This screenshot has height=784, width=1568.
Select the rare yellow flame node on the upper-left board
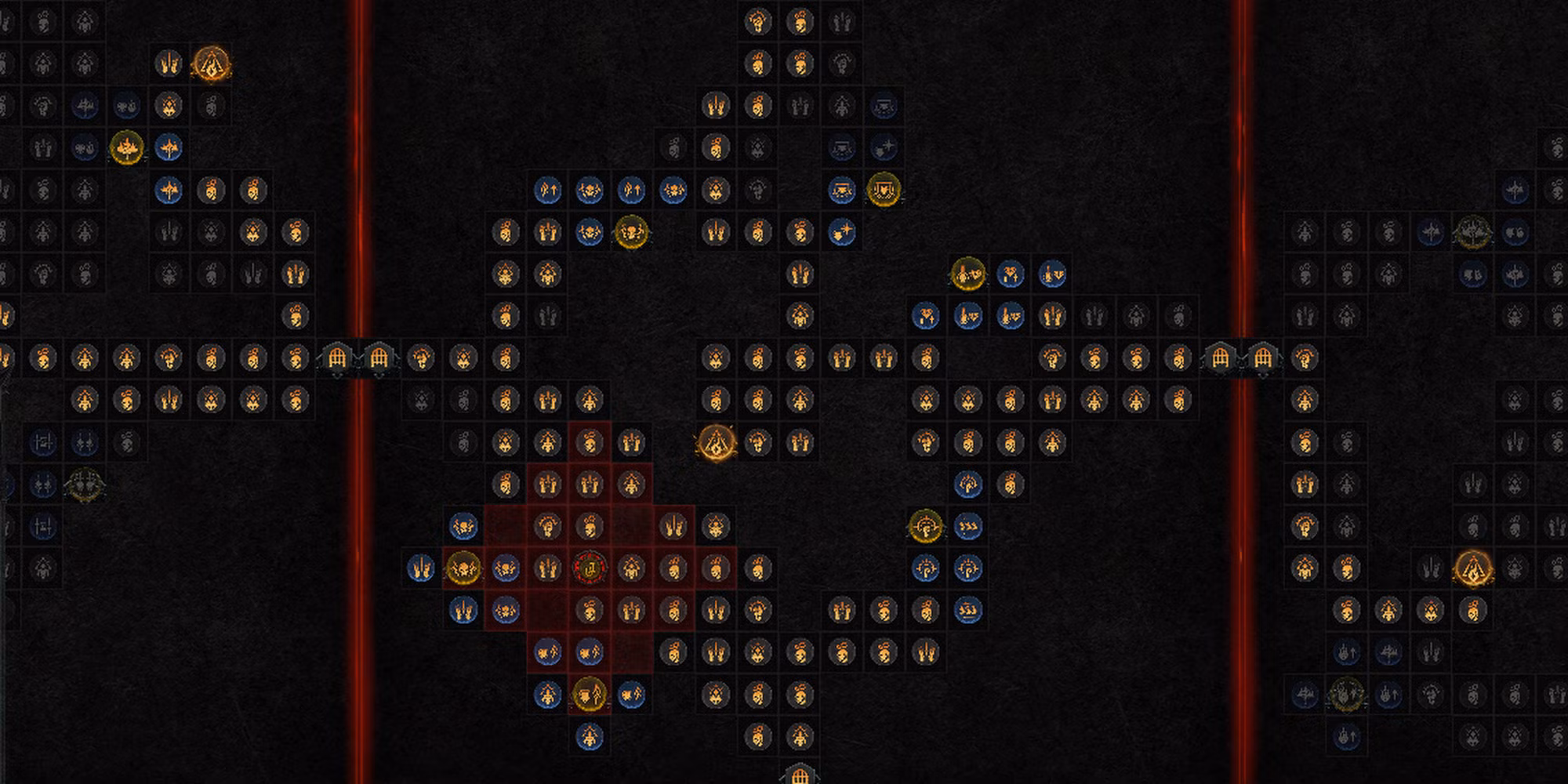(124, 145)
